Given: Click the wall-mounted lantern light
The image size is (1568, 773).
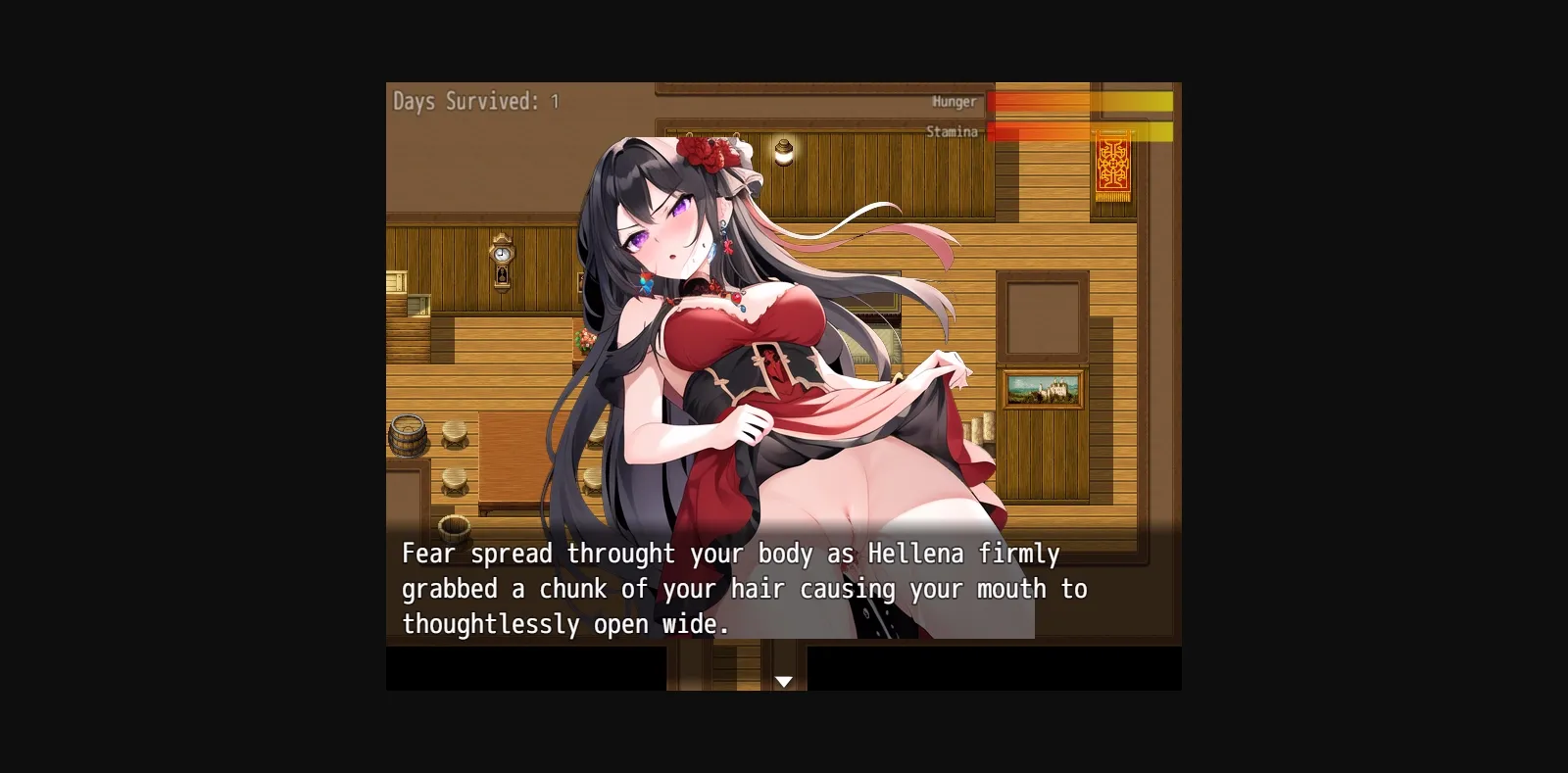Looking at the screenshot, I should (x=784, y=152).
